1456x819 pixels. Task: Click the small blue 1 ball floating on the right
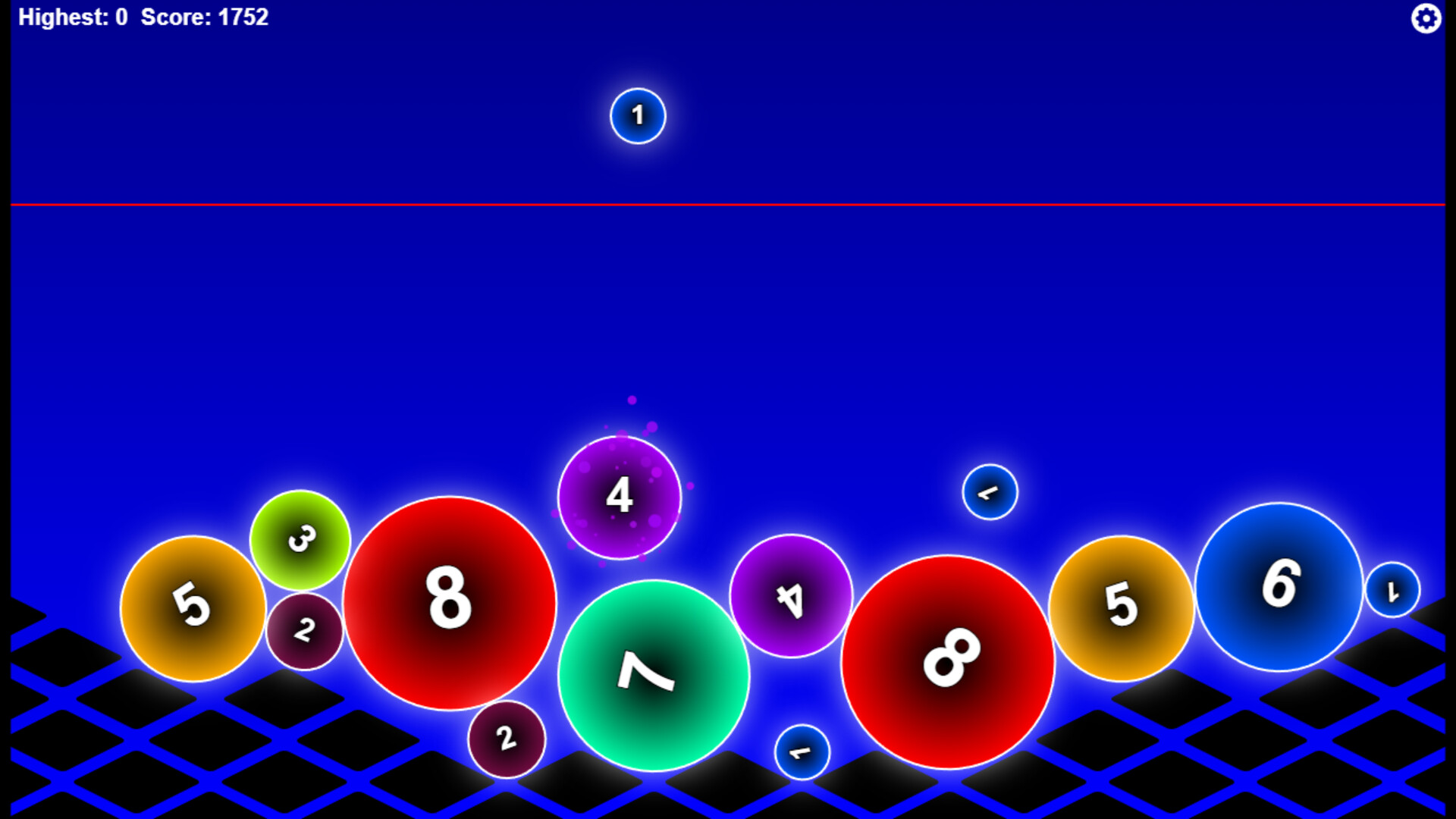tap(989, 491)
